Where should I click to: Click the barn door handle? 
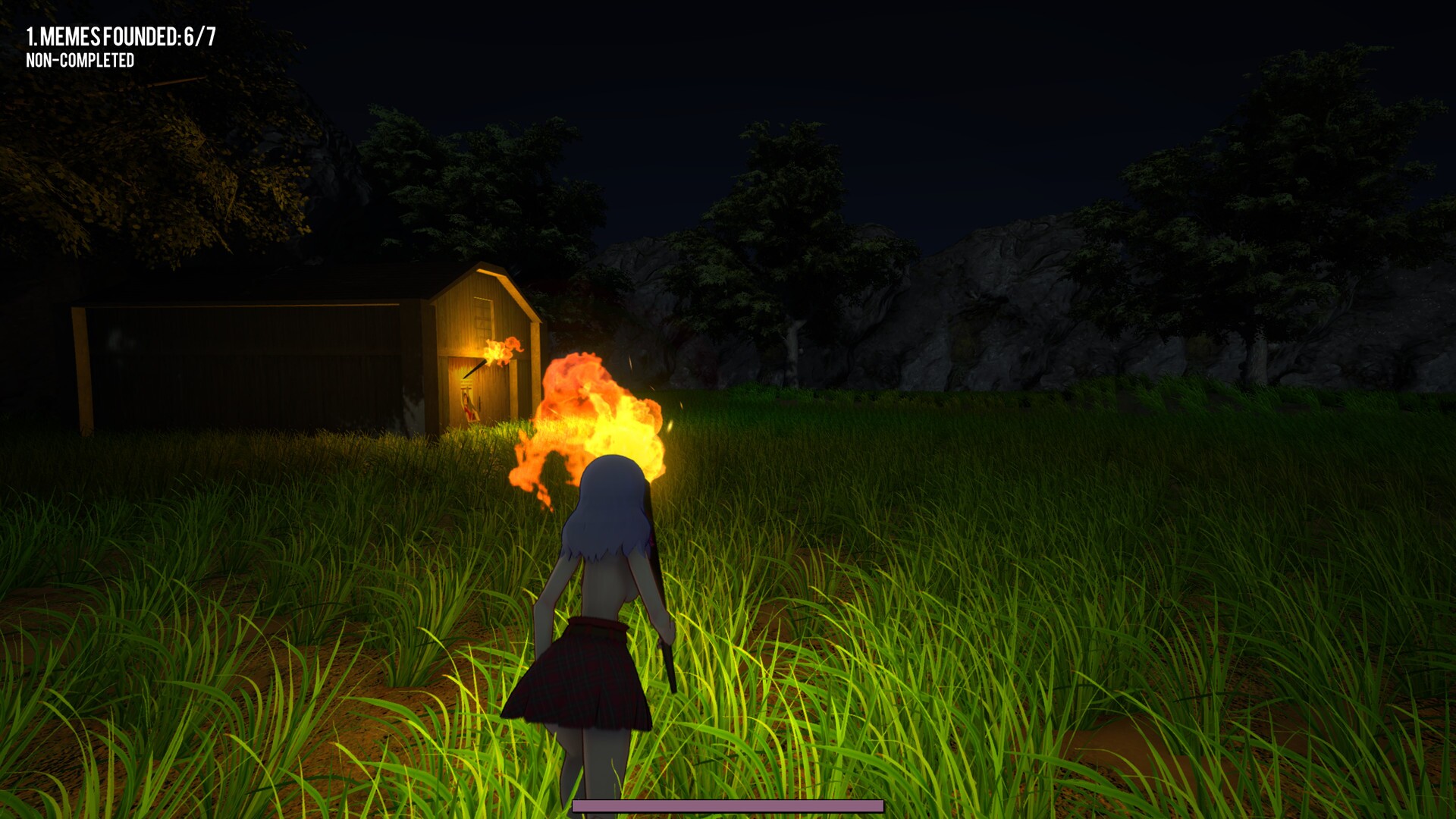tap(479, 400)
